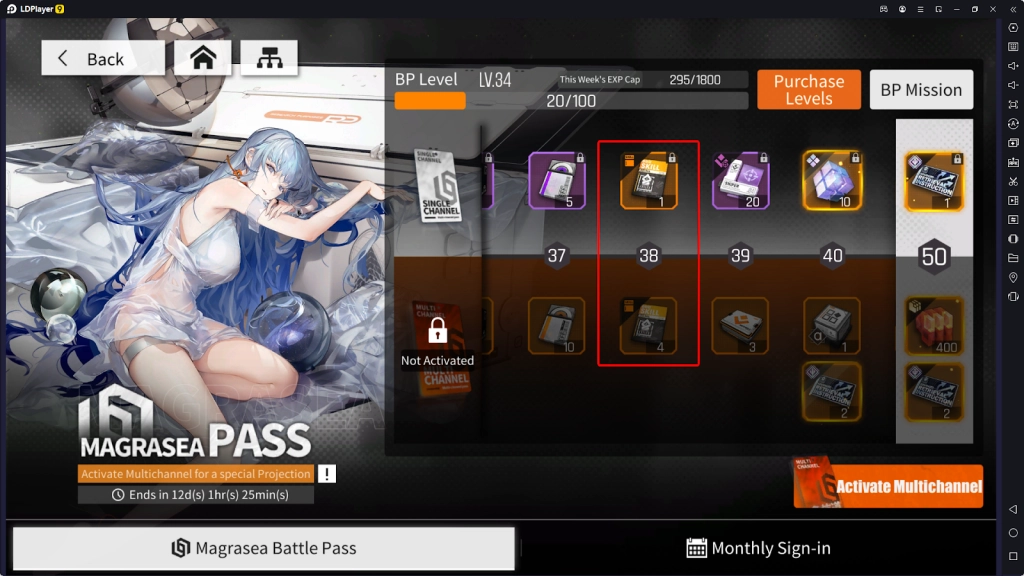Image resolution: width=1024 pixels, height=576 pixels.
Task: Switch to Monthly Sign-in tab
Action: coord(758,548)
